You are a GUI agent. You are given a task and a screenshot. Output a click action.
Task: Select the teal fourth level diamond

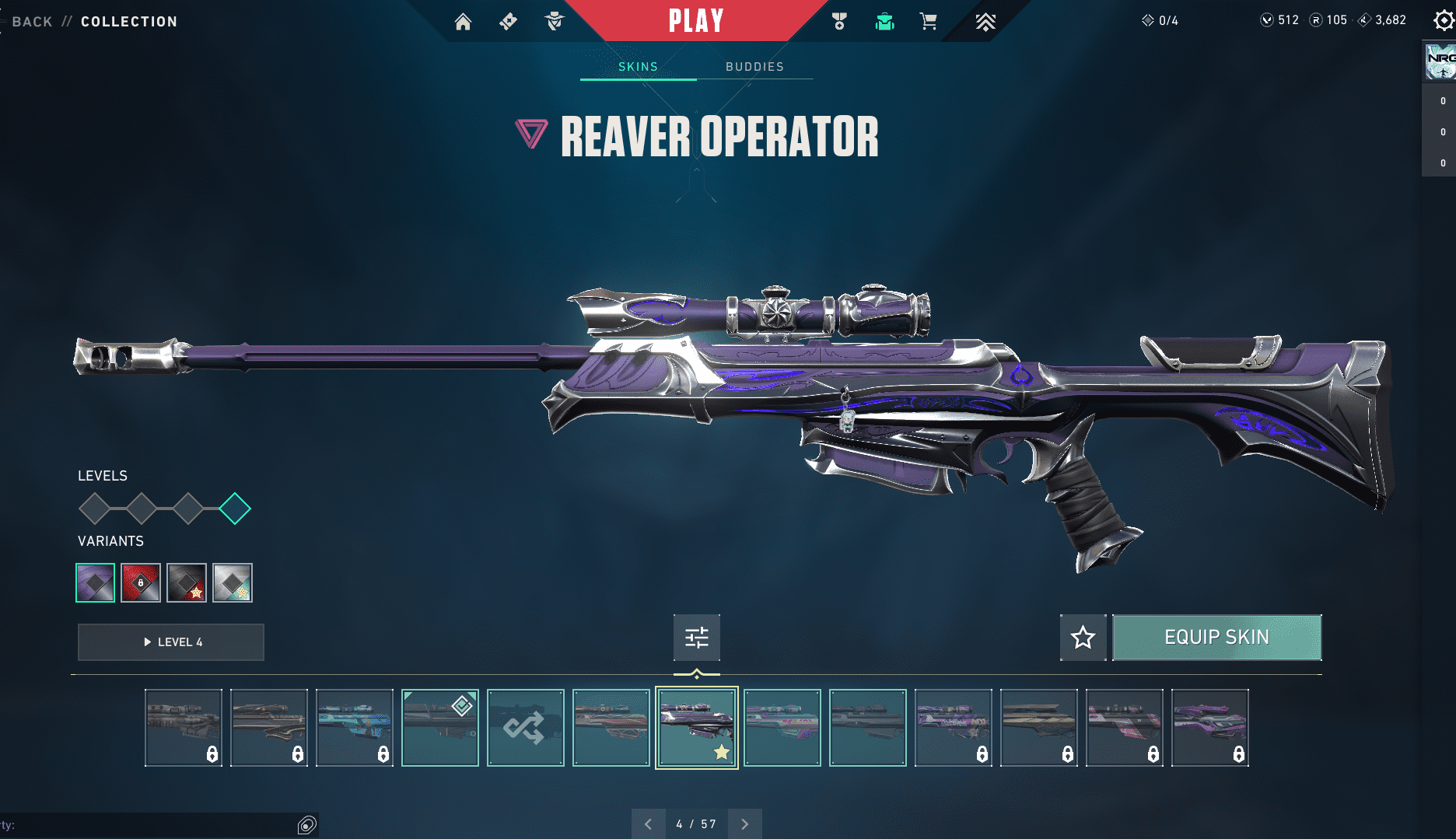click(x=234, y=509)
